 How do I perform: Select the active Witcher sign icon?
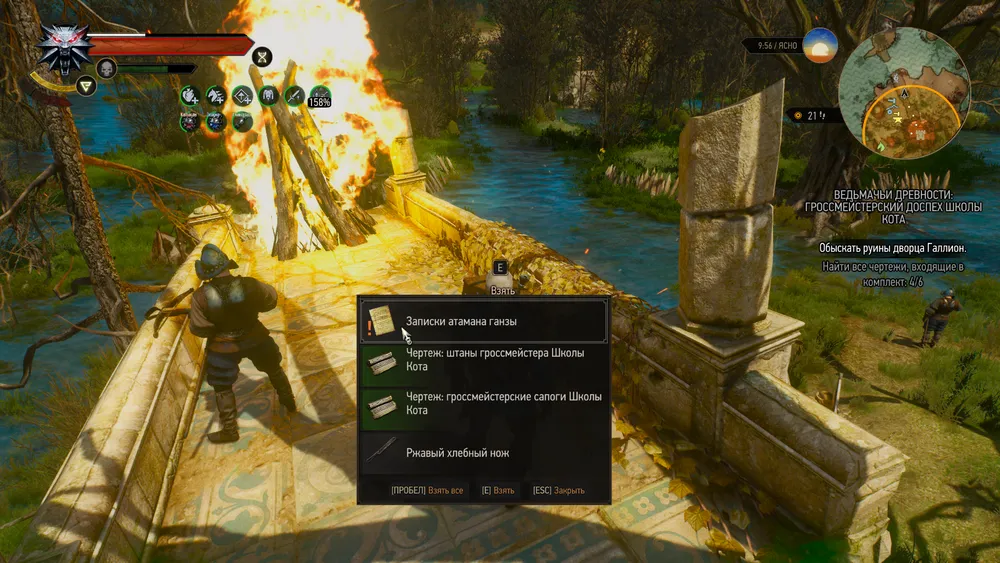[86, 87]
